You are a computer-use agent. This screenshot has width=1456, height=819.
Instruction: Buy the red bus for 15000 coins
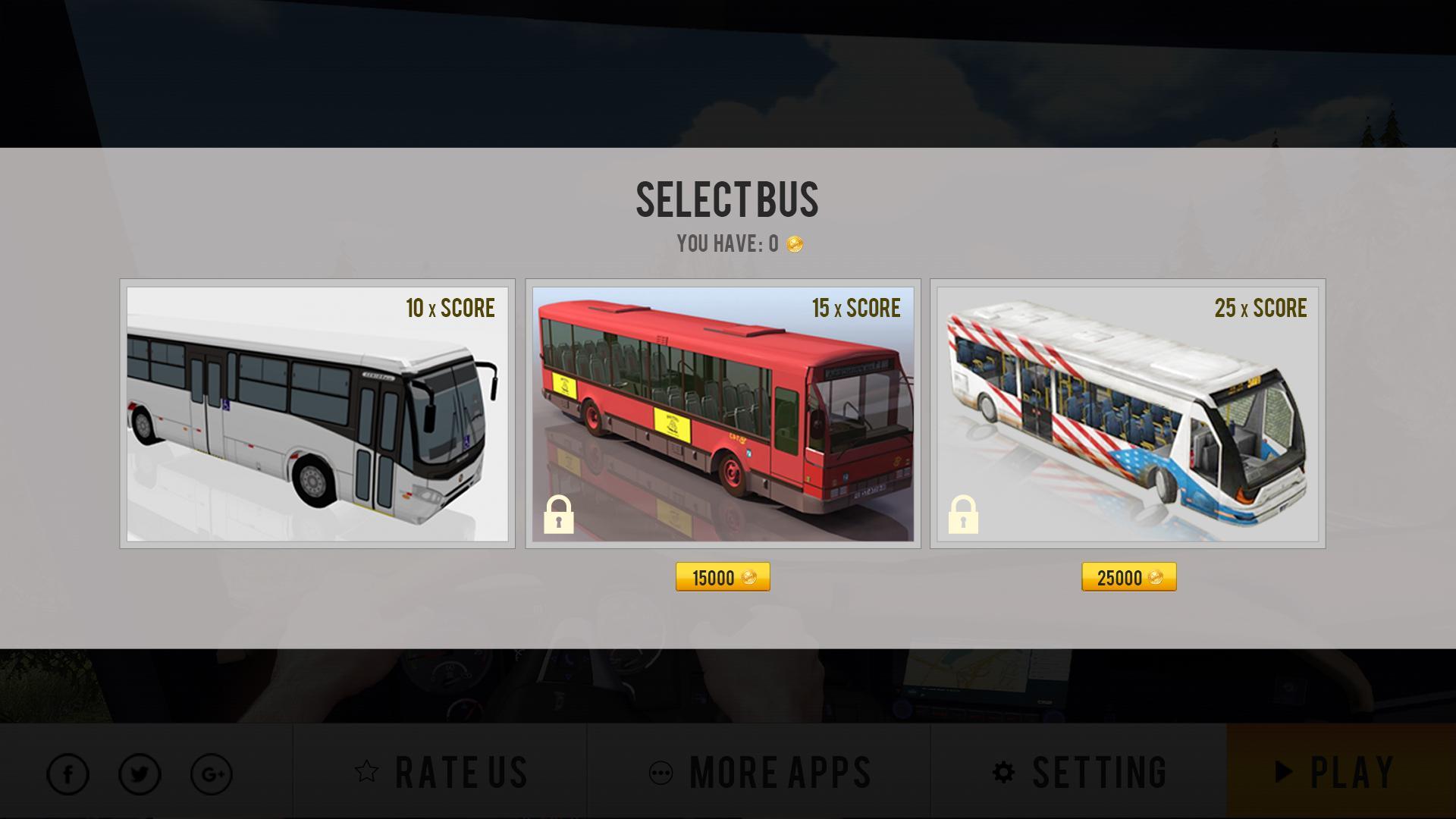tap(723, 577)
